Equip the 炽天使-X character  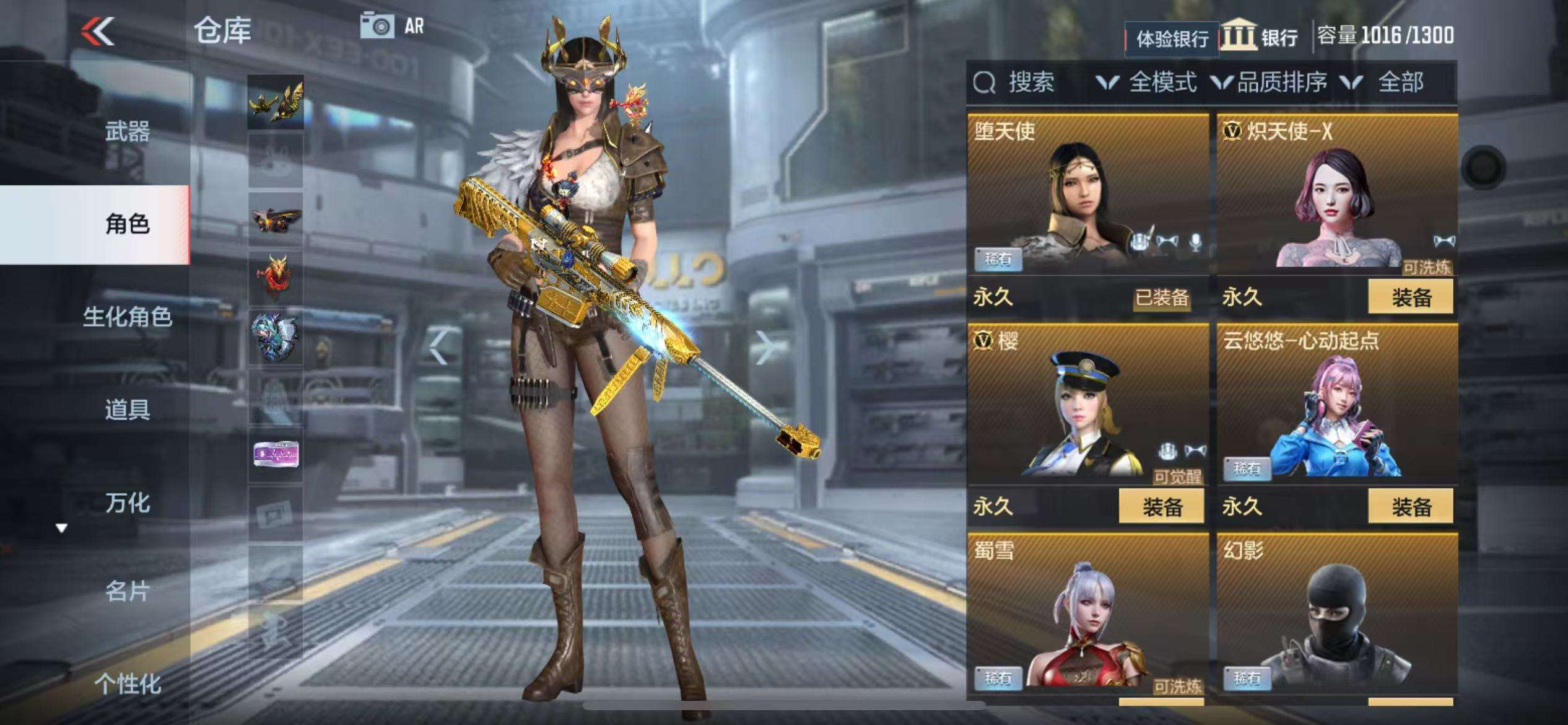(x=1410, y=297)
